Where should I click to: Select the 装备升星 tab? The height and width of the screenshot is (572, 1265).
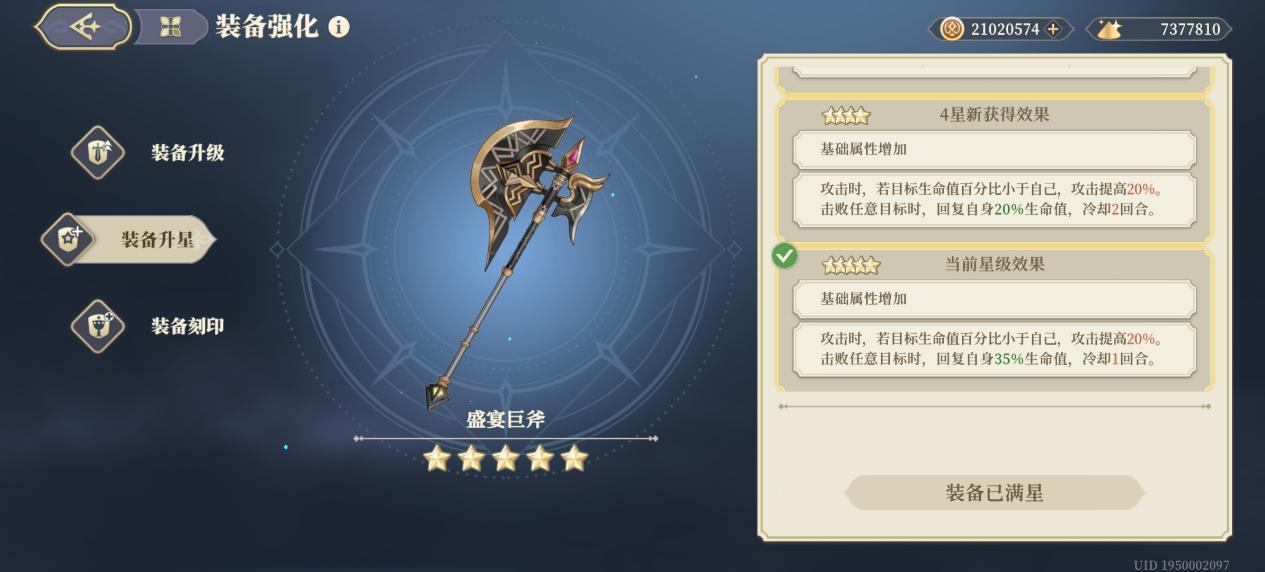coord(130,240)
